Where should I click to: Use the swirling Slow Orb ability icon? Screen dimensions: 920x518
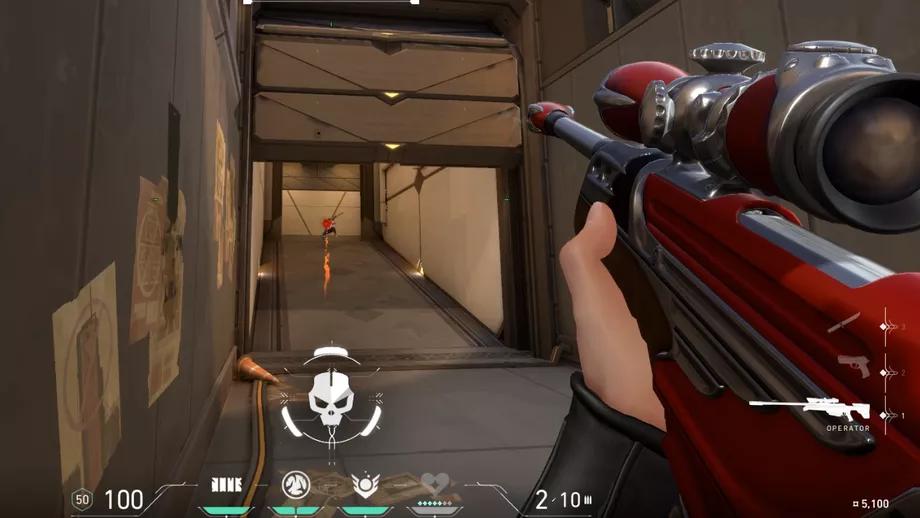296,485
